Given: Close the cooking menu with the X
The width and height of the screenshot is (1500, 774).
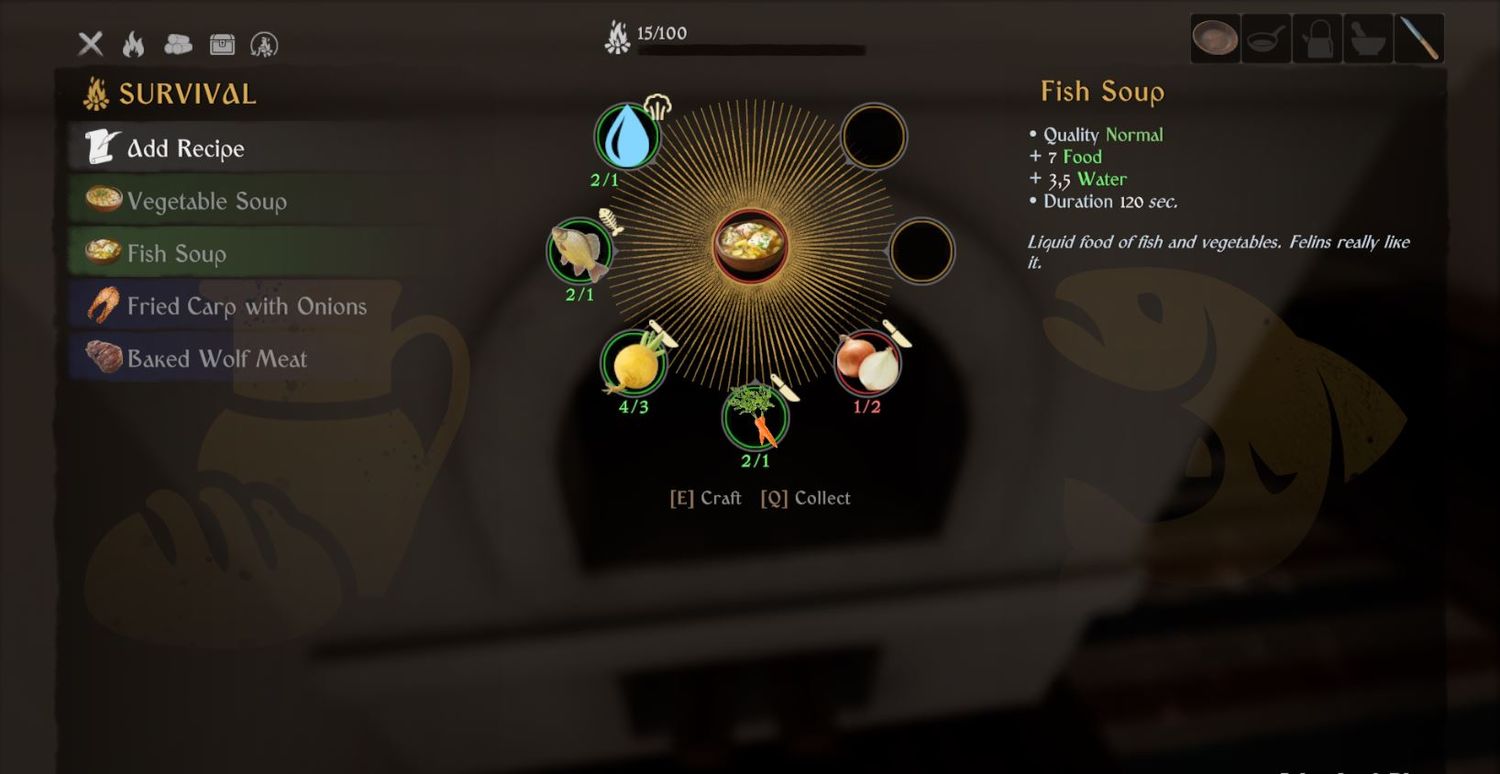Looking at the screenshot, I should (x=91, y=44).
